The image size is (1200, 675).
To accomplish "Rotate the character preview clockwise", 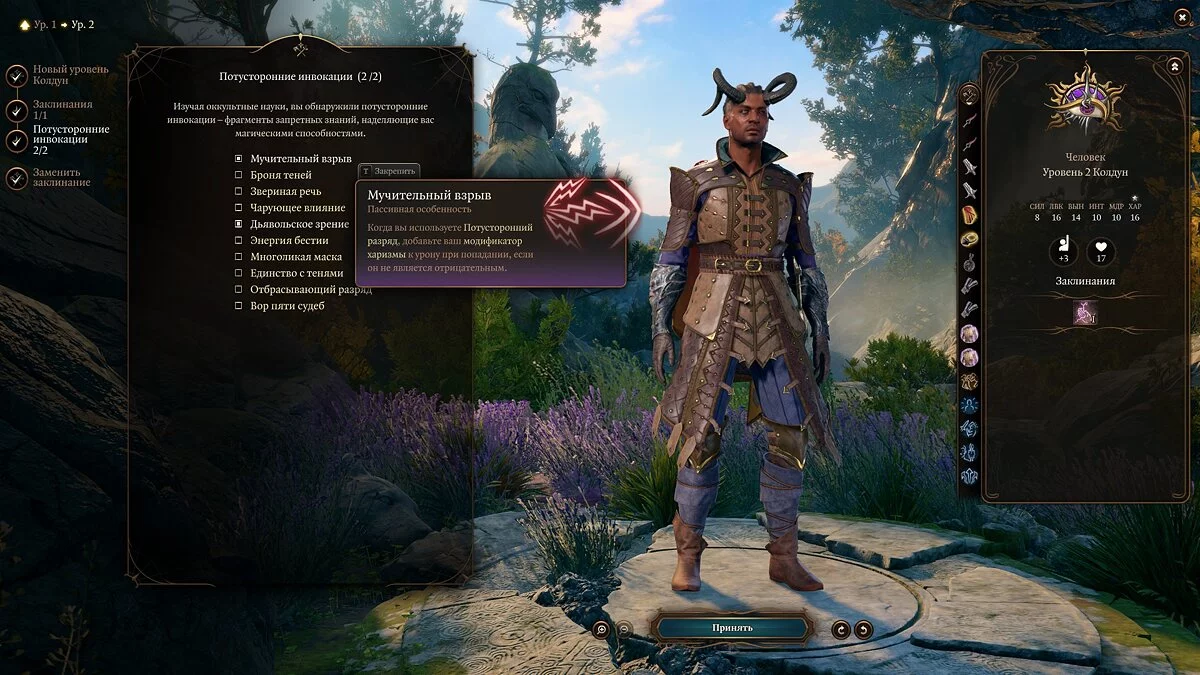I will [x=864, y=629].
